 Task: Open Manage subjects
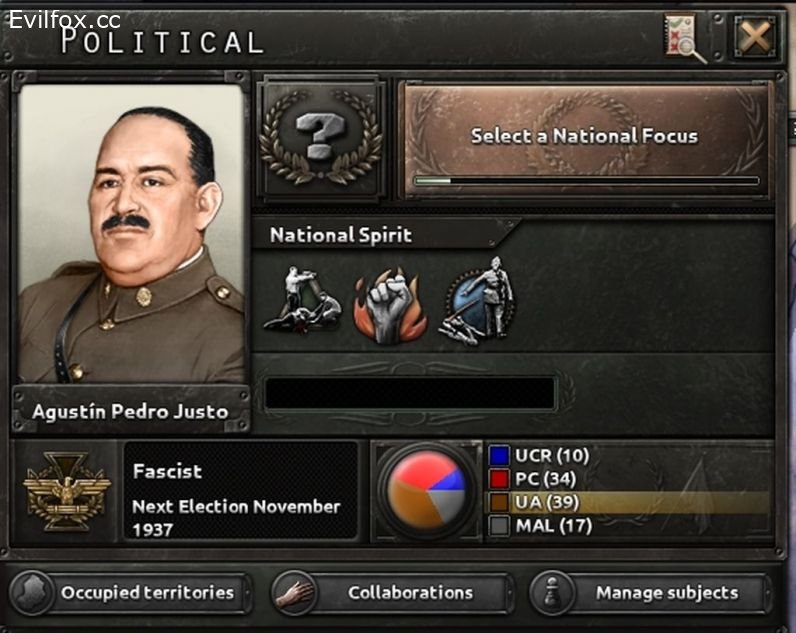(650, 592)
